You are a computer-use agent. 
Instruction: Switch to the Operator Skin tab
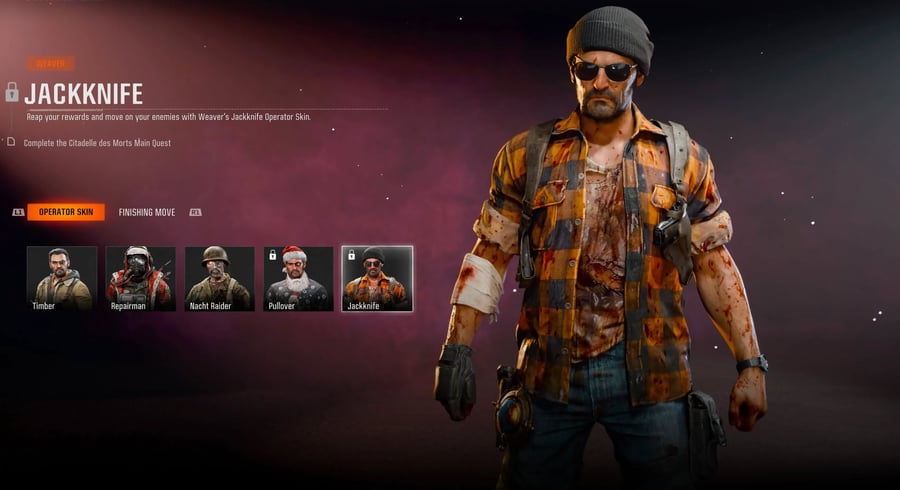pyautogui.click(x=66, y=212)
